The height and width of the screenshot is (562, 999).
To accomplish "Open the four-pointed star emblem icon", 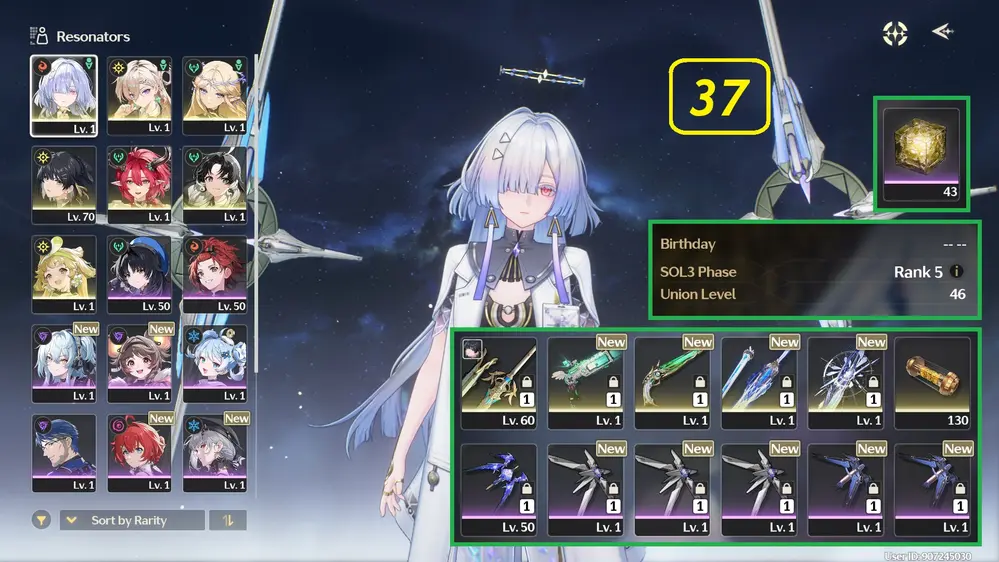I will [x=894, y=33].
